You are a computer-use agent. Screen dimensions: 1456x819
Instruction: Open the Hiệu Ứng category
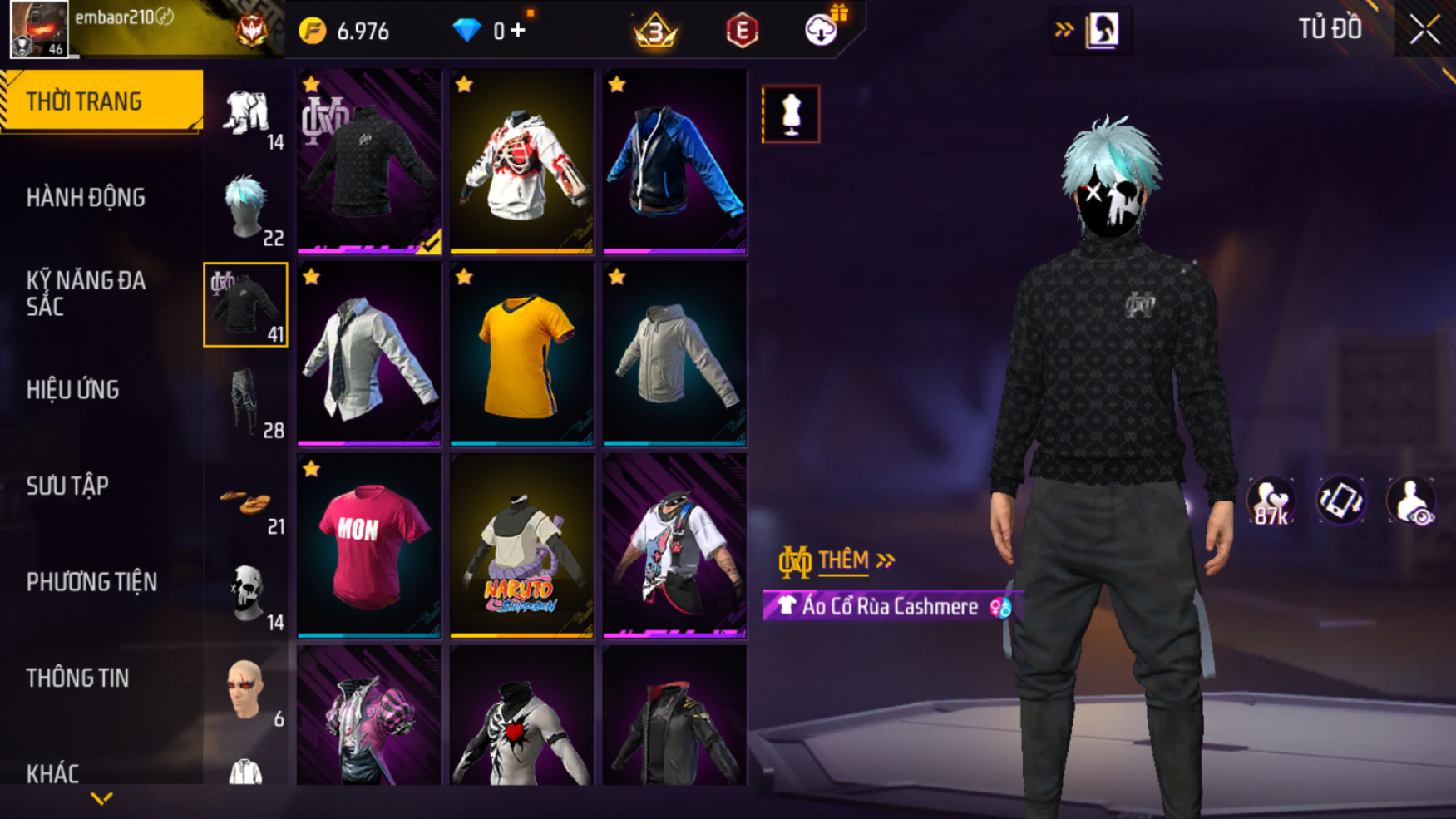pos(73,389)
